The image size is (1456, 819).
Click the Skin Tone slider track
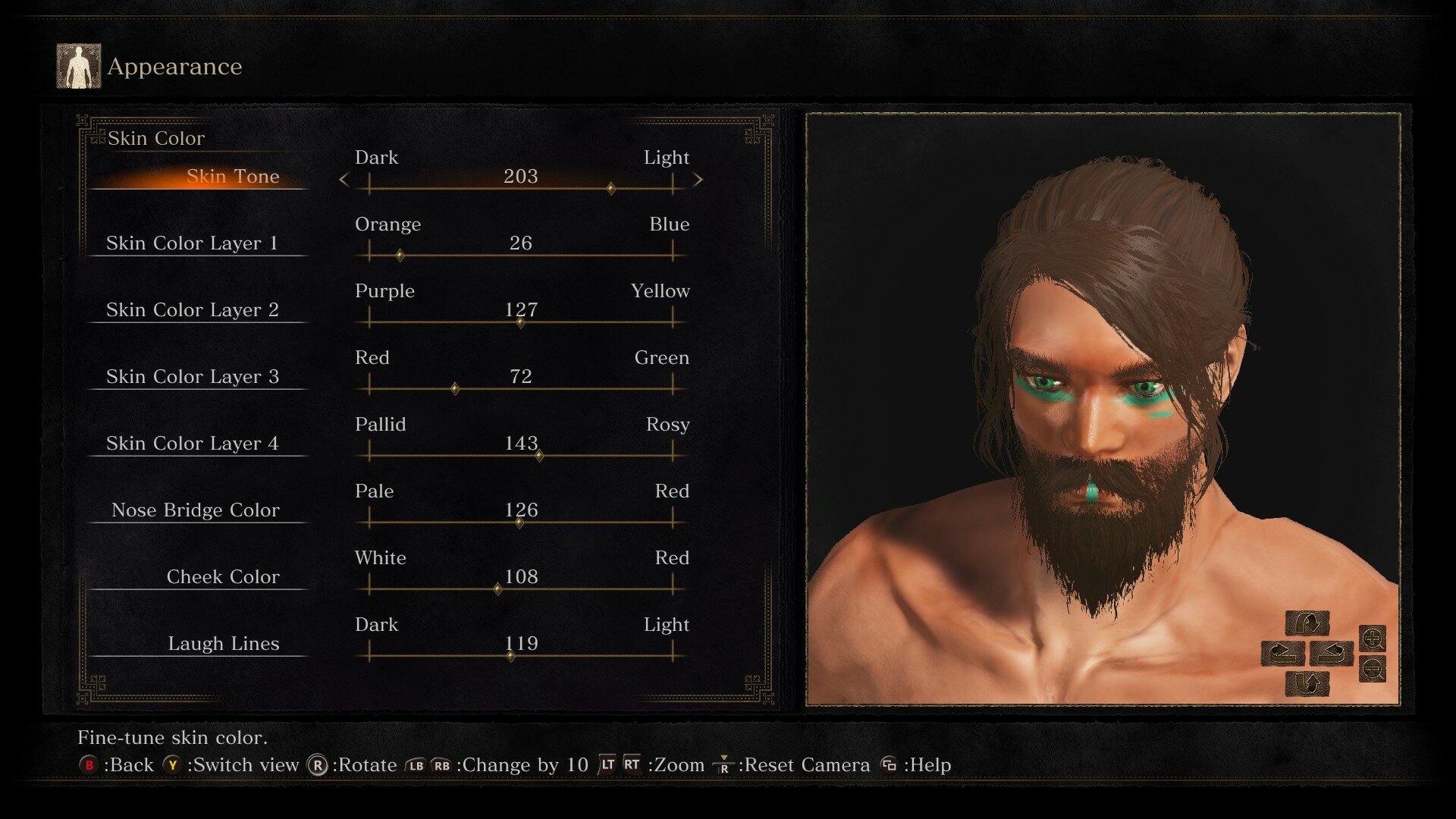pyautogui.click(x=520, y=188)
